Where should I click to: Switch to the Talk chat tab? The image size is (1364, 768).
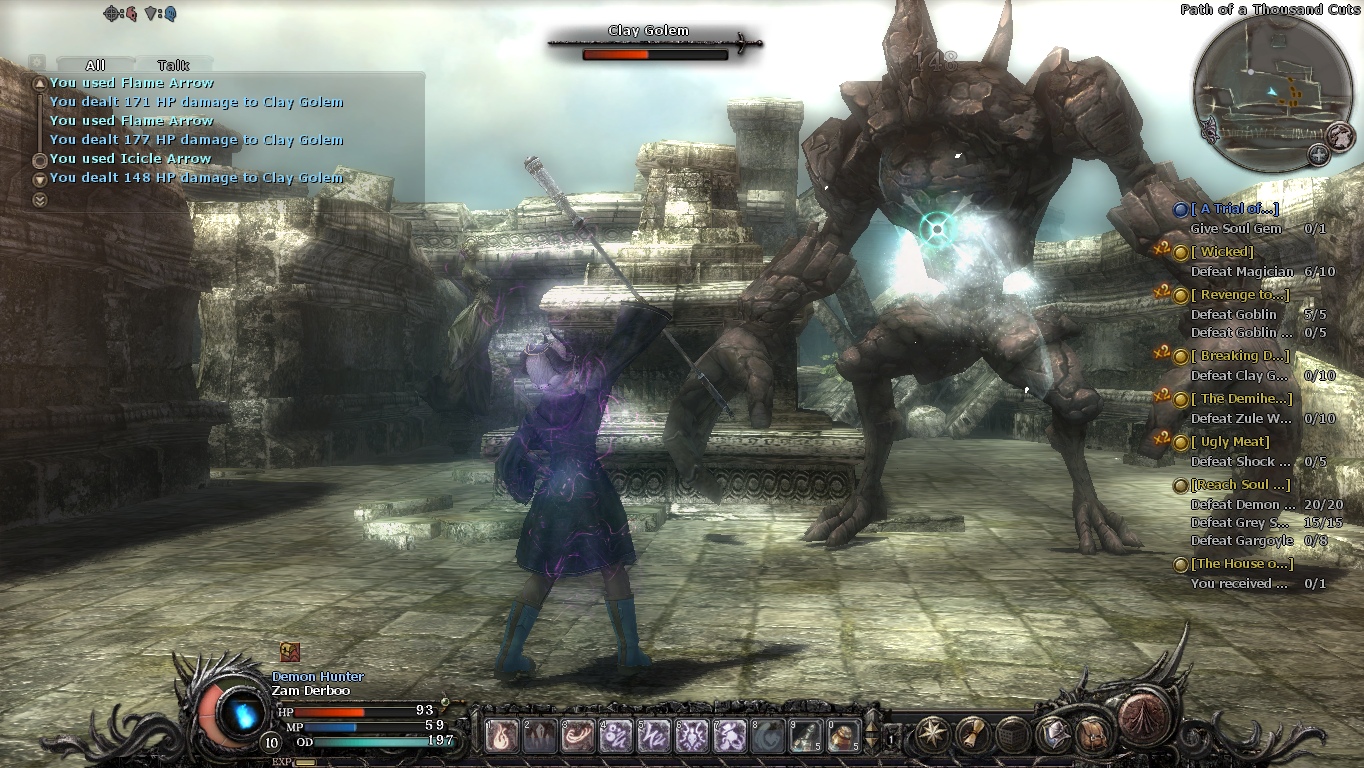173,65
